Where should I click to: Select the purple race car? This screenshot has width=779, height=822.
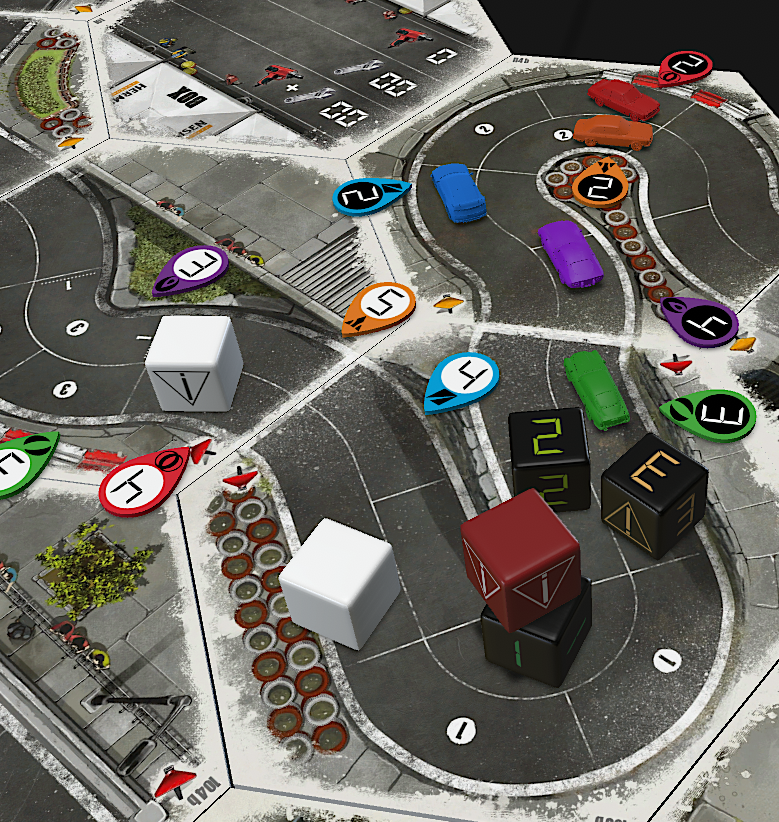click(570, 252)
